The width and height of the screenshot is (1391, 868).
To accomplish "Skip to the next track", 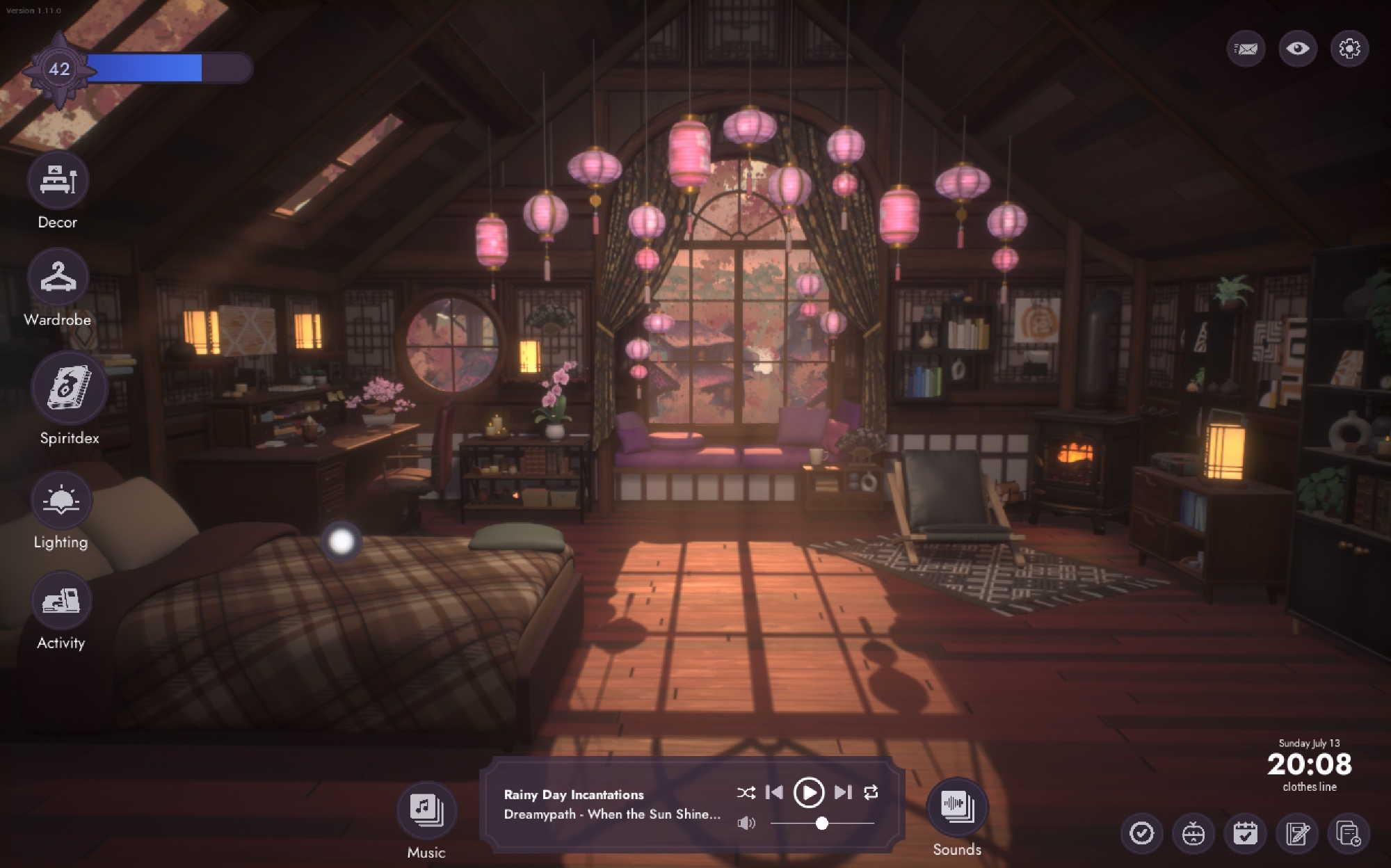I will pyautogui.click(x=843, y=792).
